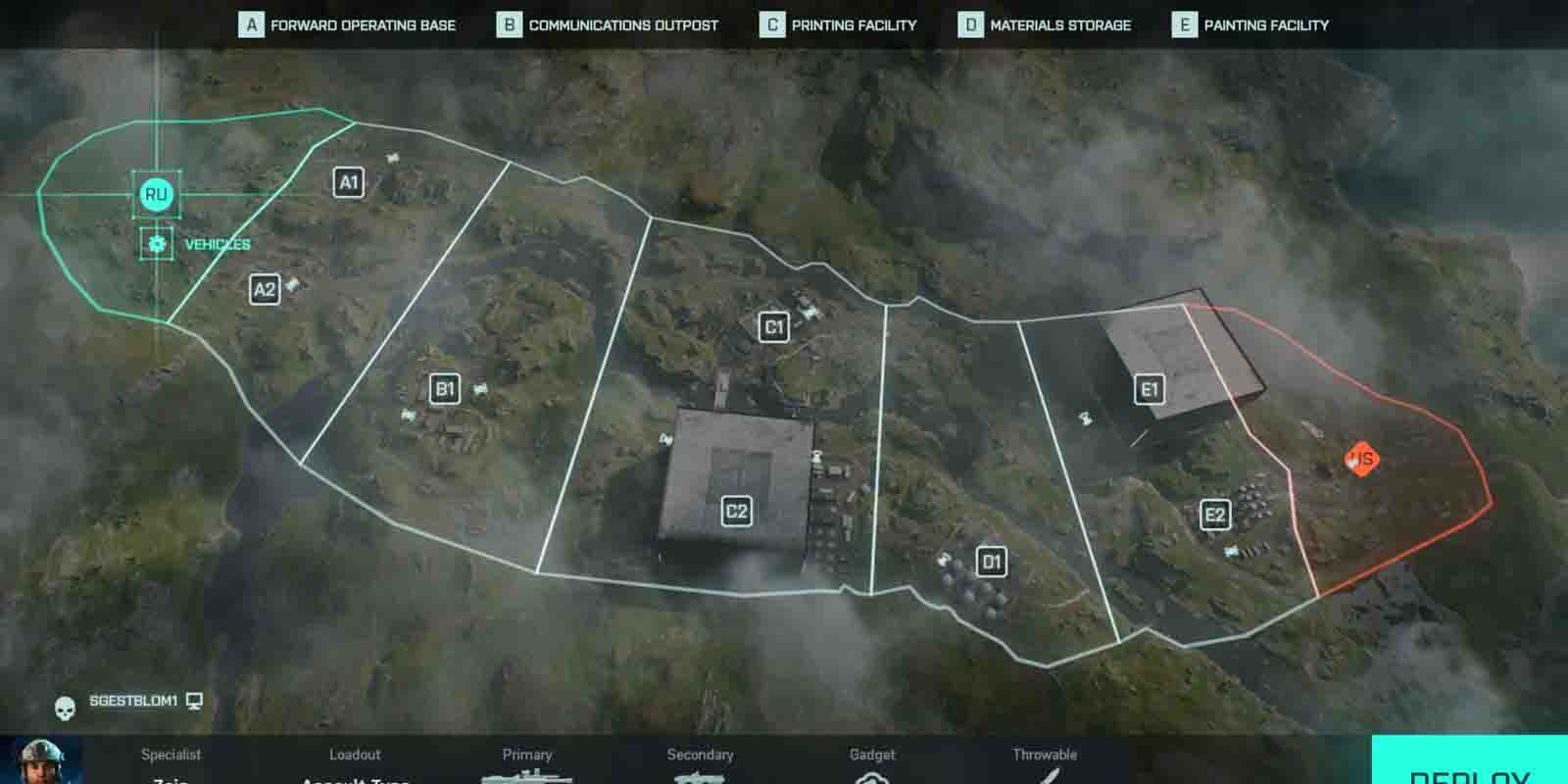
Task: Open the Vehicles selector gear icon
Action: [x=157, y=243]
